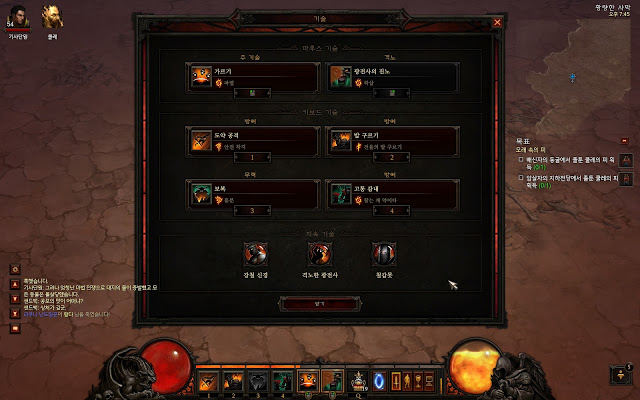Select the 용병 follower portrait
The height and width of the screenshot is (400, 640).
coord(51,17)
